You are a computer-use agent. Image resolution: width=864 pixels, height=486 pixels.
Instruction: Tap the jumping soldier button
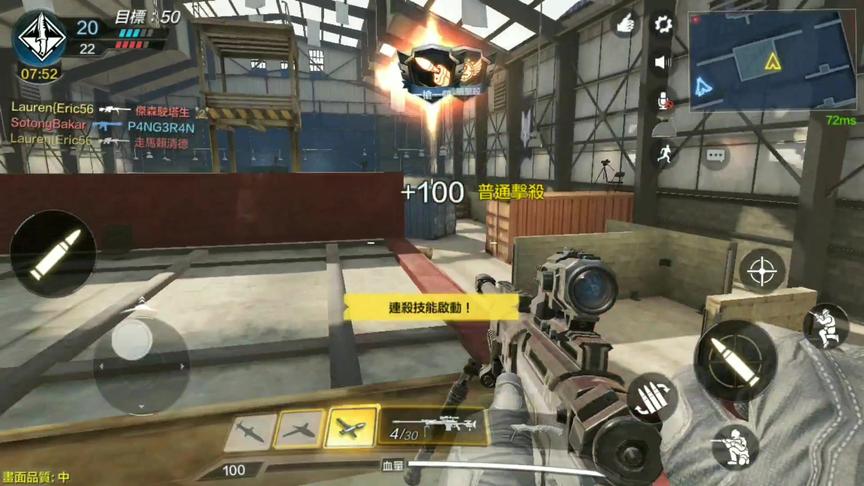click(826, 326)
